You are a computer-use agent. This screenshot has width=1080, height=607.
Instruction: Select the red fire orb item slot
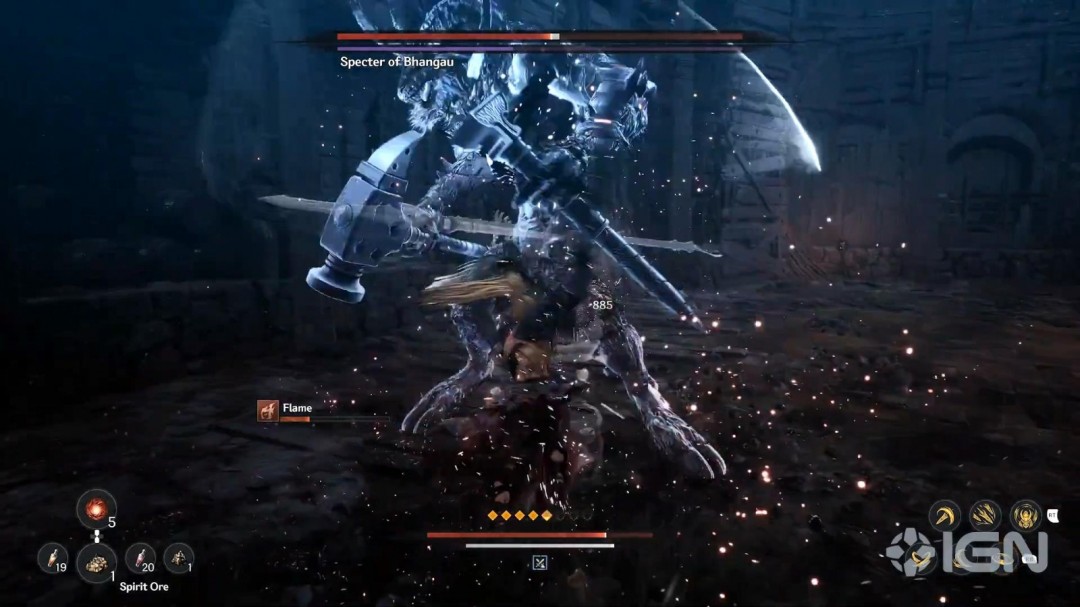[96, 509]
